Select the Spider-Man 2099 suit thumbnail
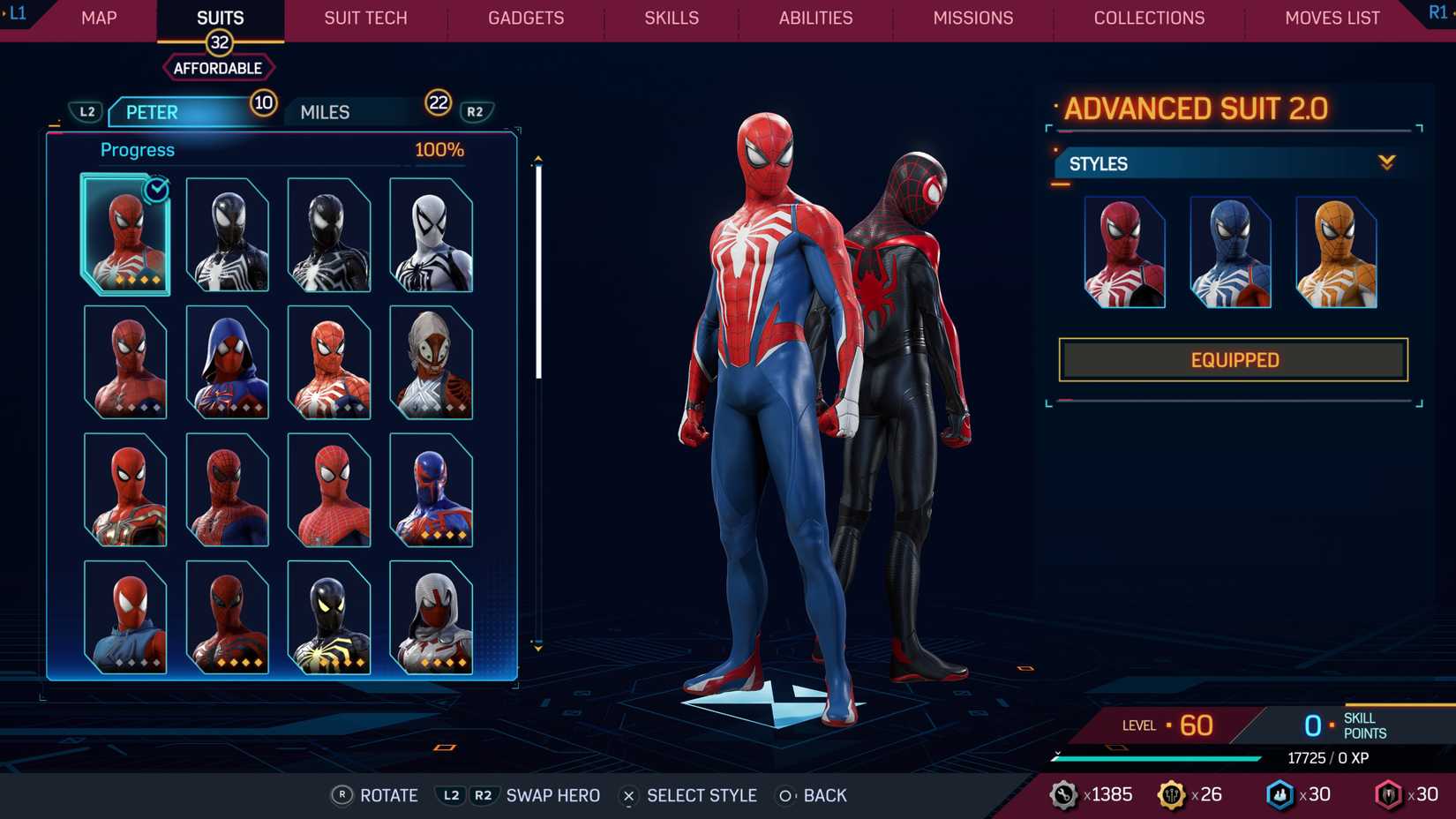The image size is (1456, 819). (433, 490)
